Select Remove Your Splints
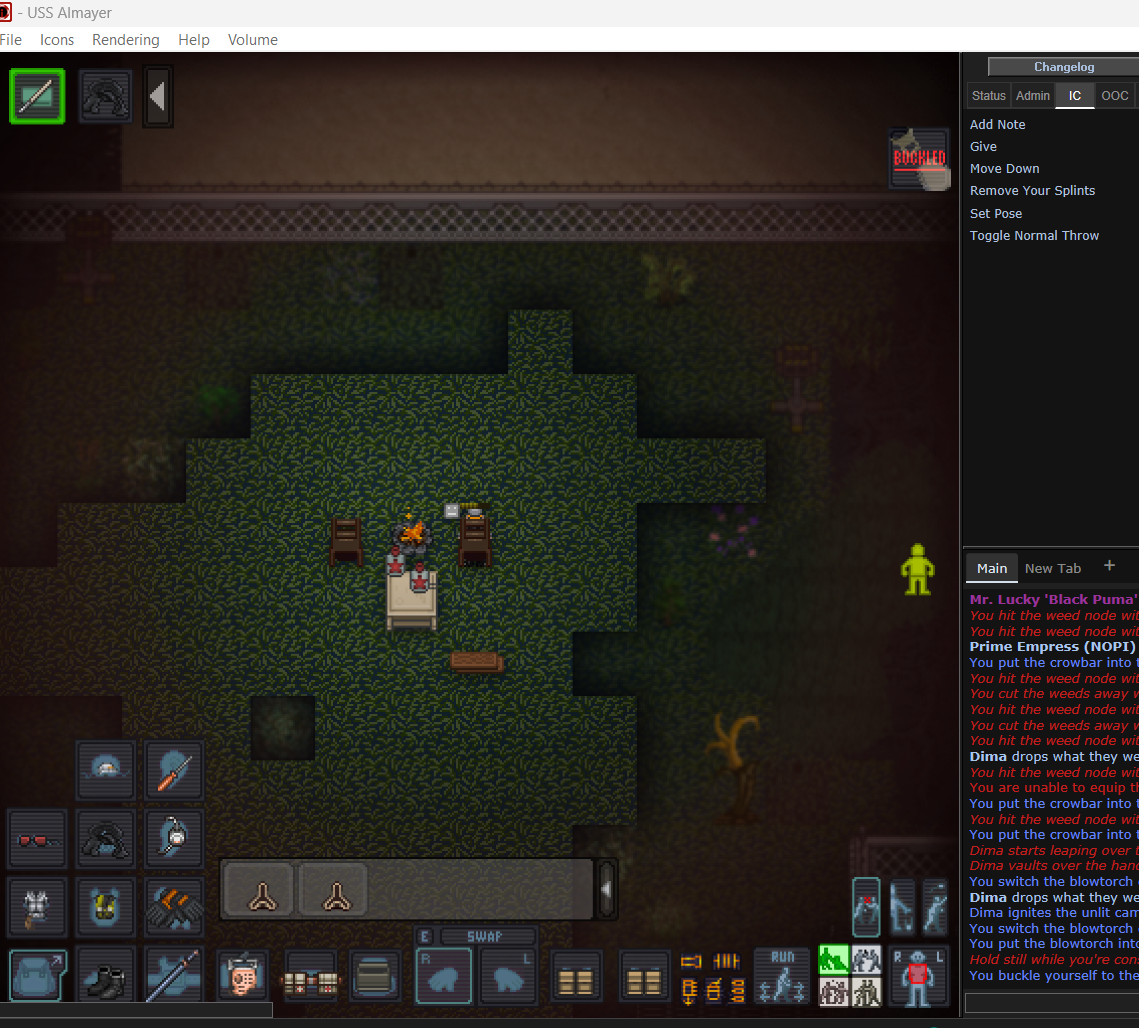This screenshot has width=1139, height=1028. point(1032,191)
